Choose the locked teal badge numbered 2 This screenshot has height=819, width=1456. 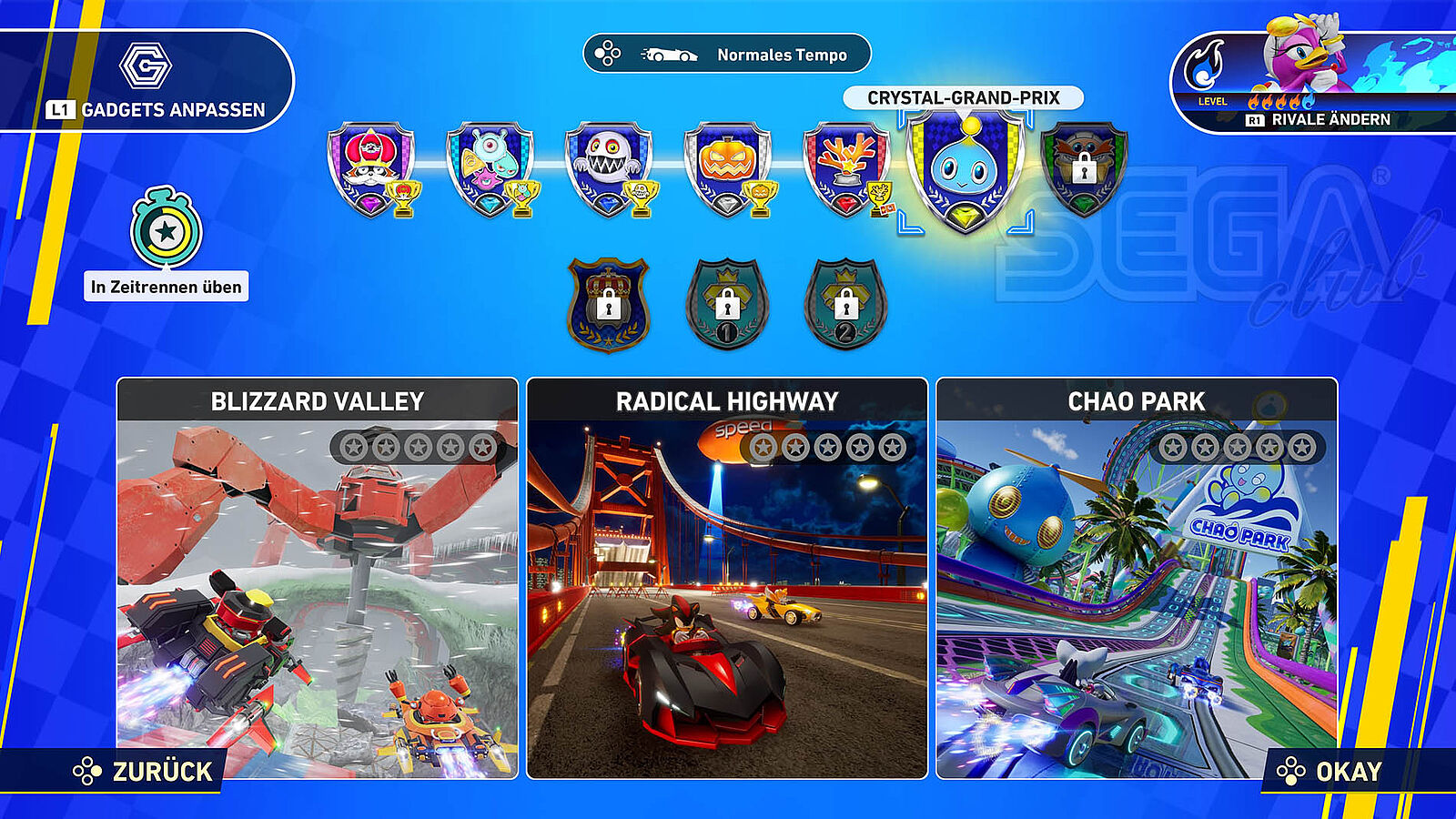(x=845, y=304)
